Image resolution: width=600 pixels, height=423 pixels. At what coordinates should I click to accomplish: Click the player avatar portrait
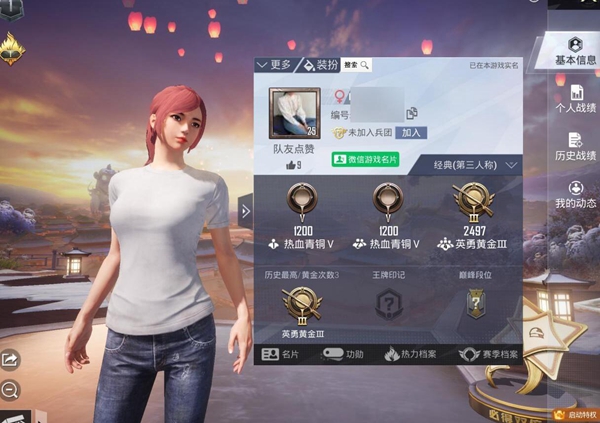point(294,112)
